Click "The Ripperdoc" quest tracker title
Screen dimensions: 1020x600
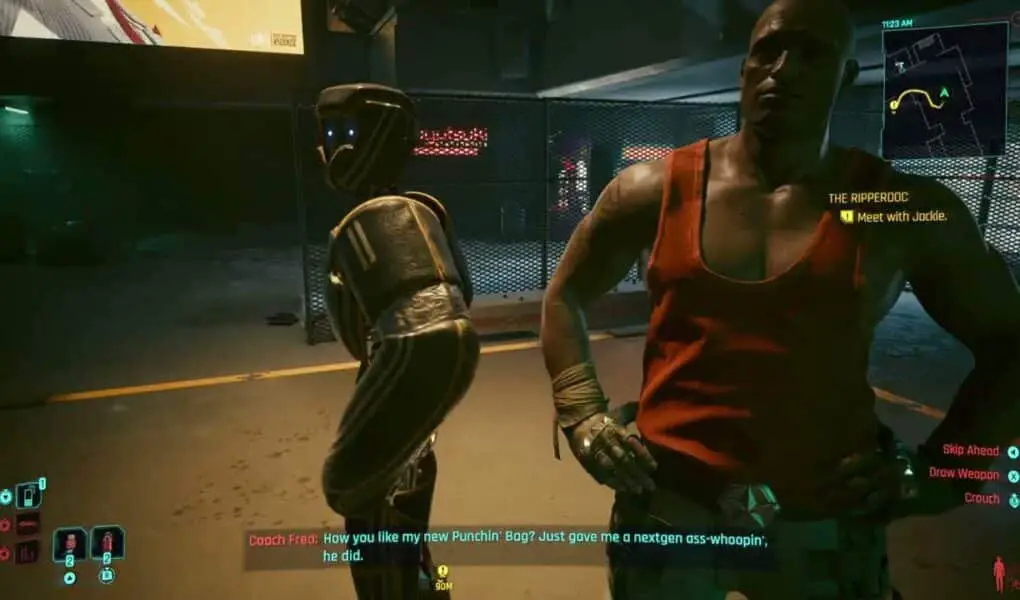click(866, 198)
